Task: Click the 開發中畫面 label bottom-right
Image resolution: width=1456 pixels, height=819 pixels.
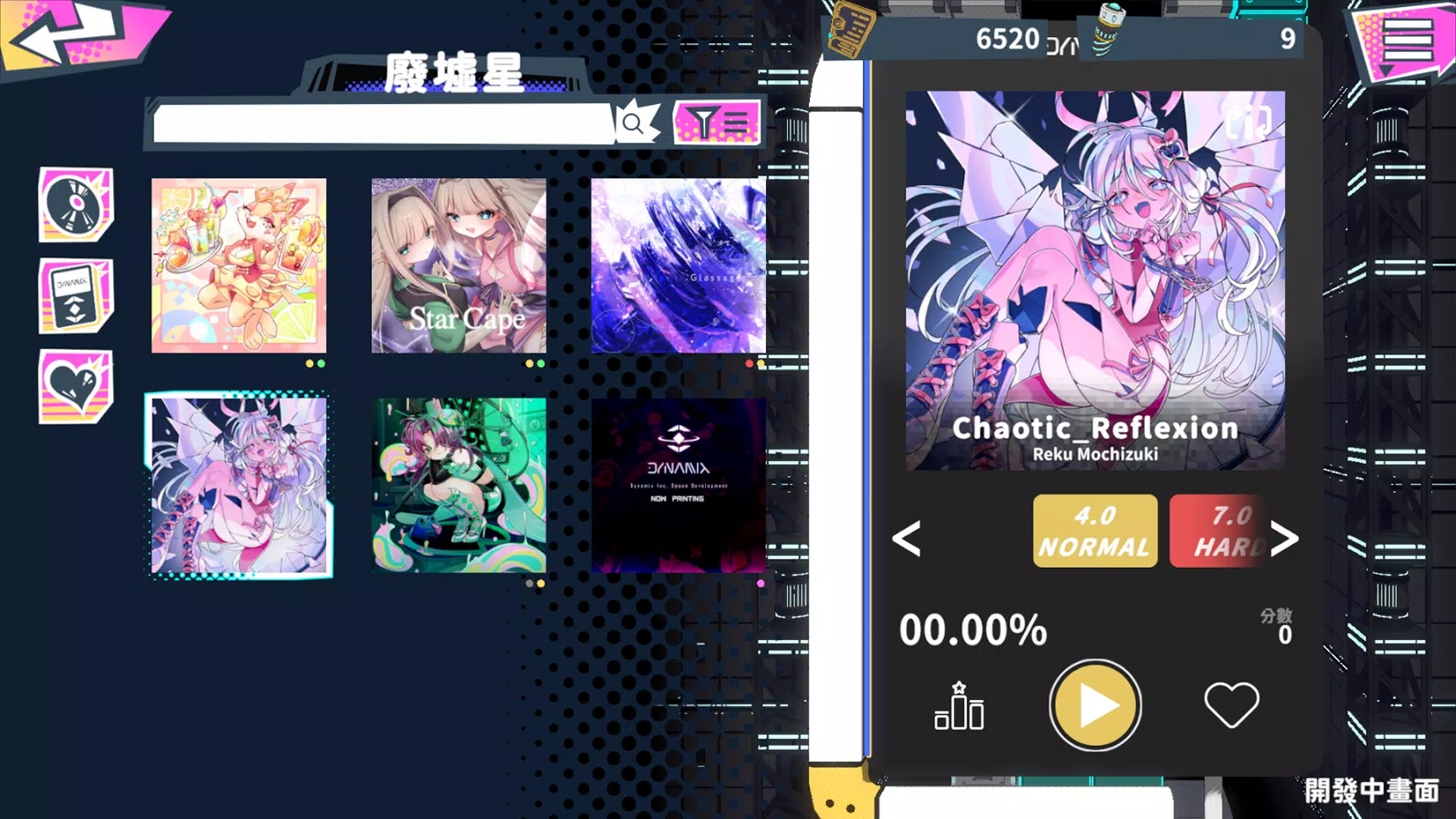Action: pyautogui.click(x=1376, y=792)
